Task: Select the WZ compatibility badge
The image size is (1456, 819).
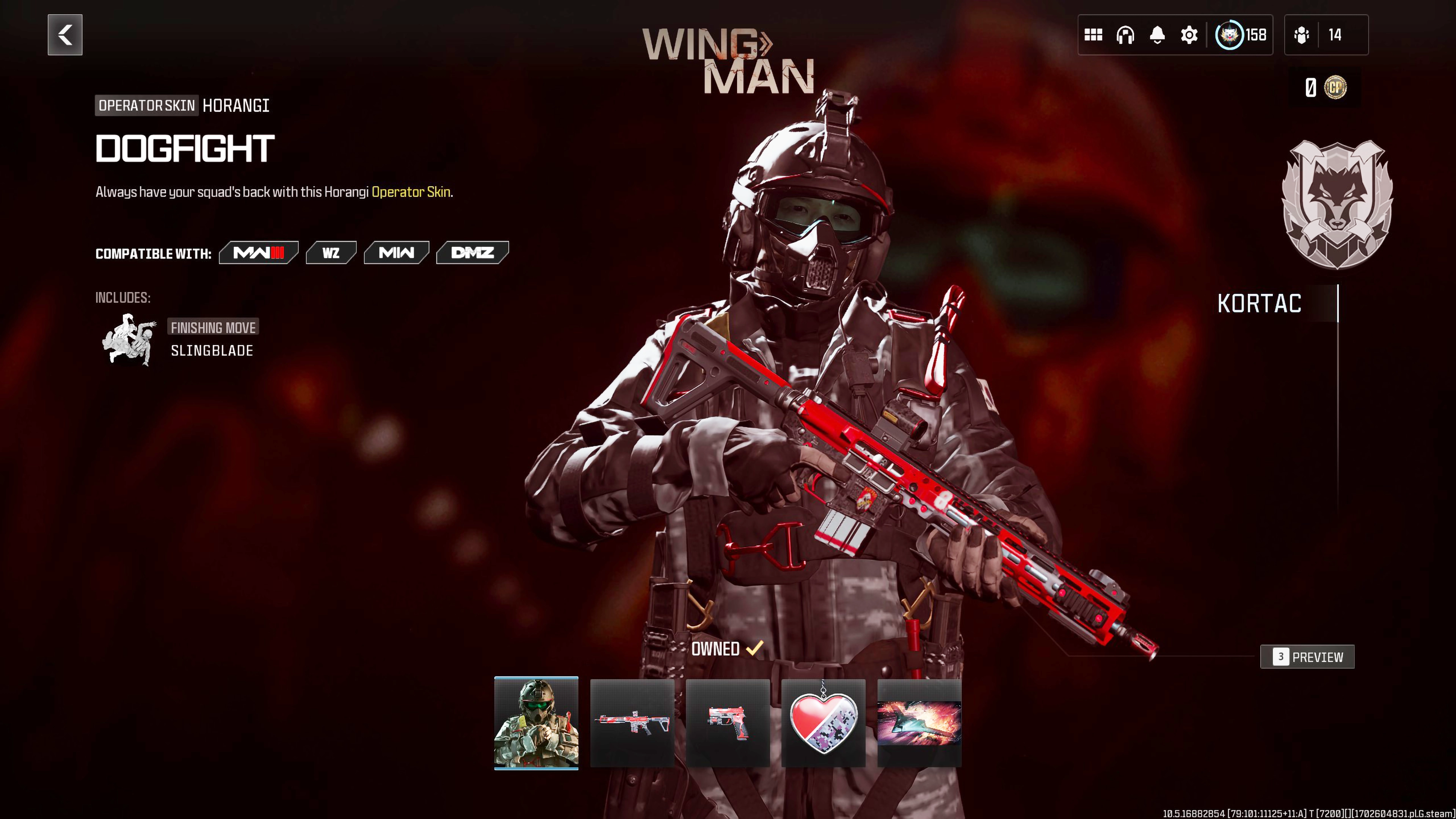Action: tap(331, 253)
